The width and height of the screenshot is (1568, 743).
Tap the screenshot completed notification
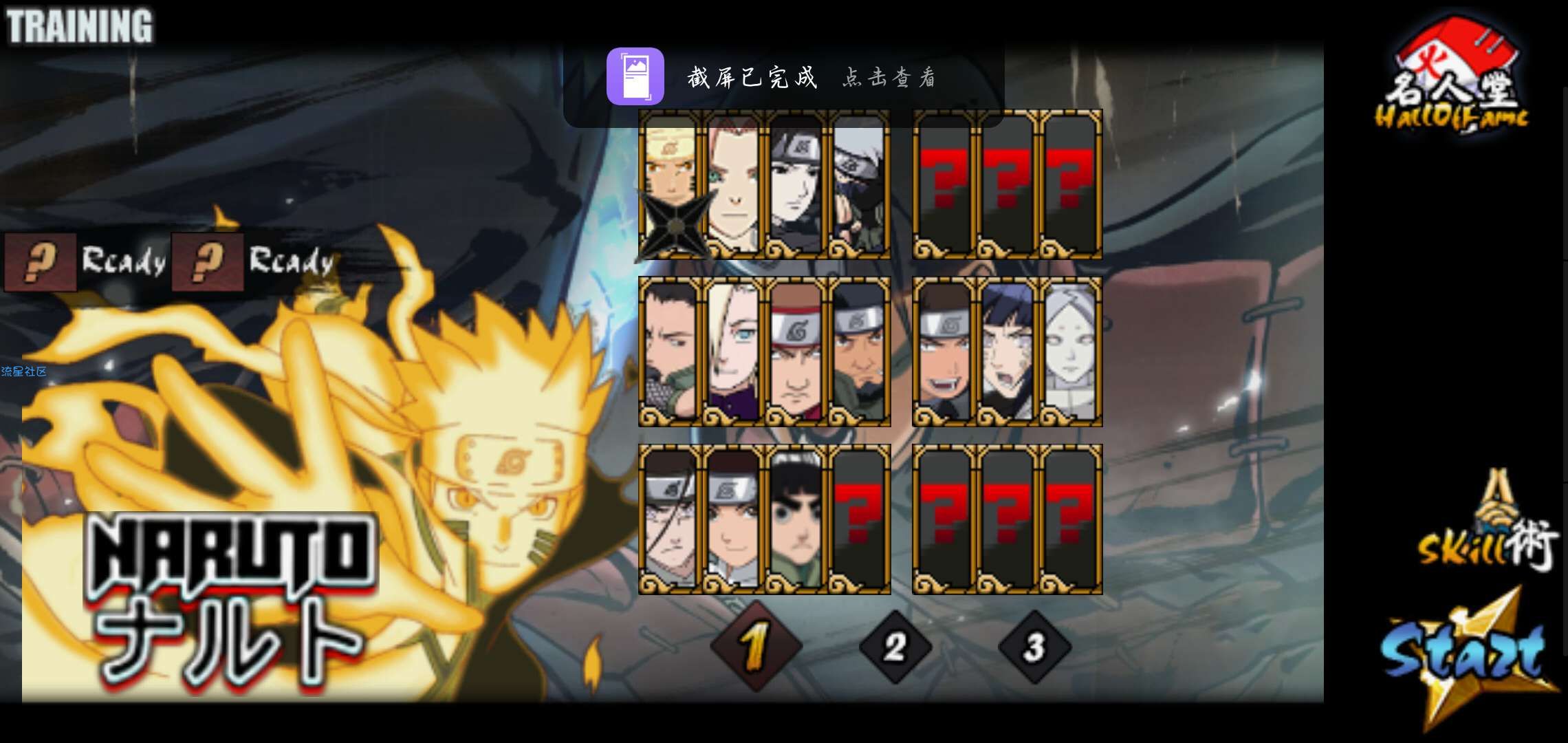click(784, 77)
